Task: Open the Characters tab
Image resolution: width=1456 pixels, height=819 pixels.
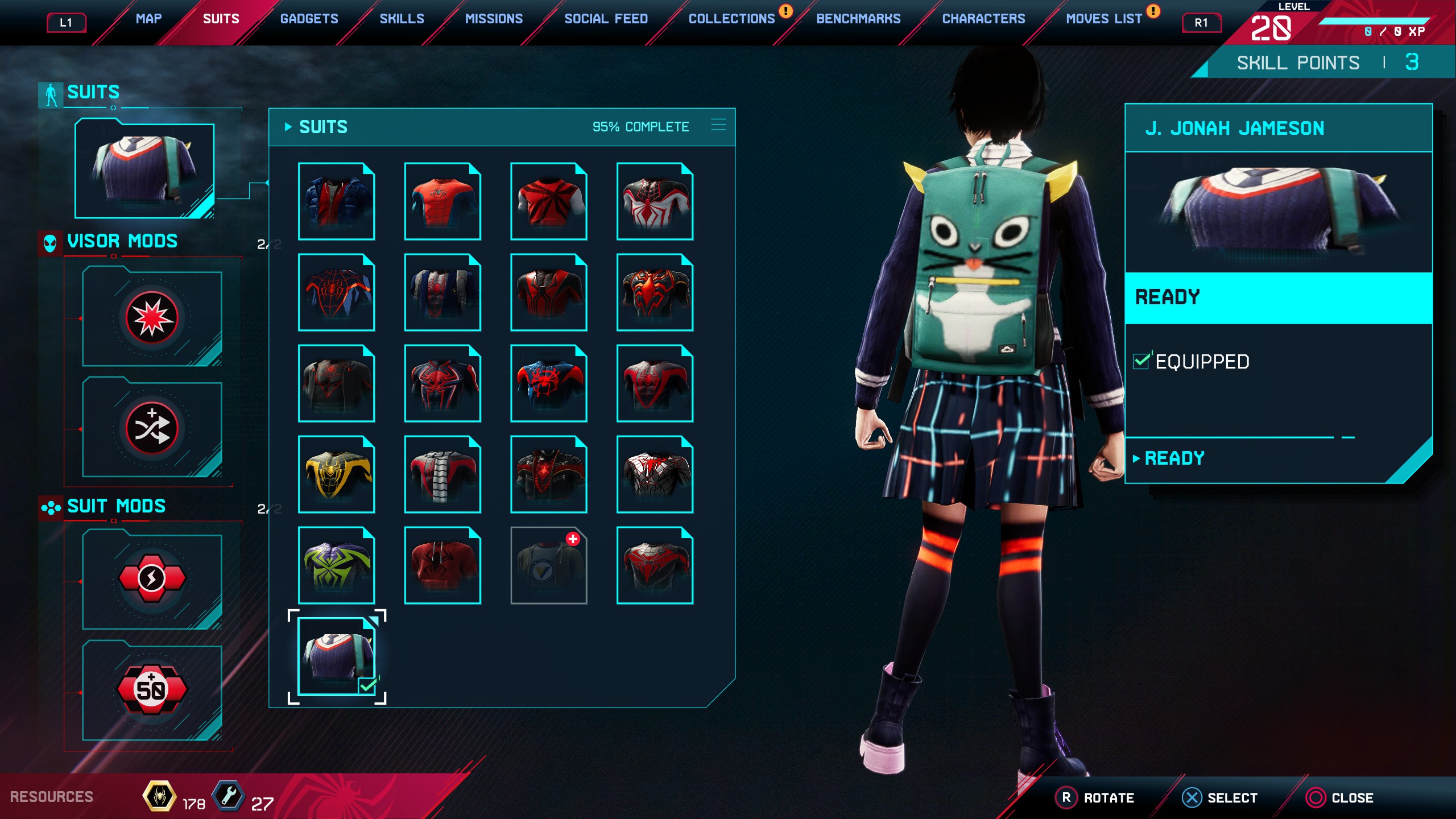Action: [983, 19]
